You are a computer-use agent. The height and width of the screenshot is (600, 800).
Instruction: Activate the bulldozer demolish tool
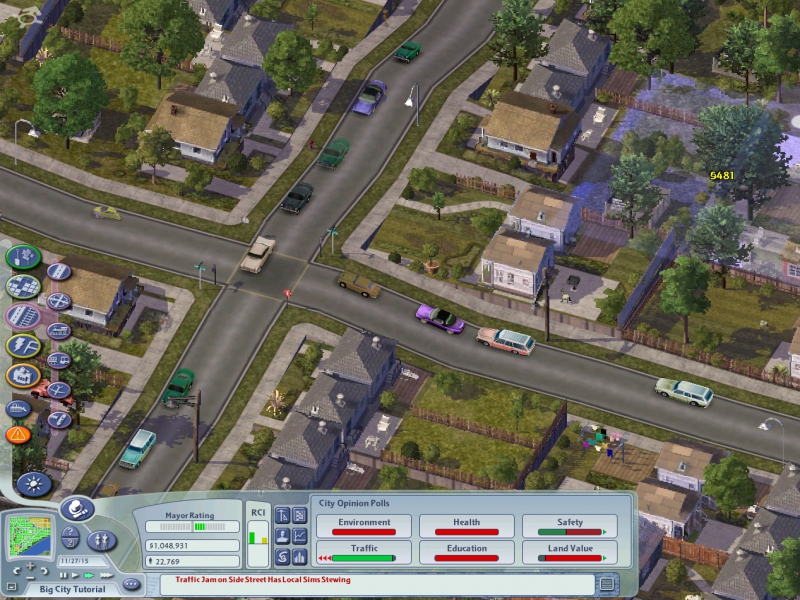point(19,407)
